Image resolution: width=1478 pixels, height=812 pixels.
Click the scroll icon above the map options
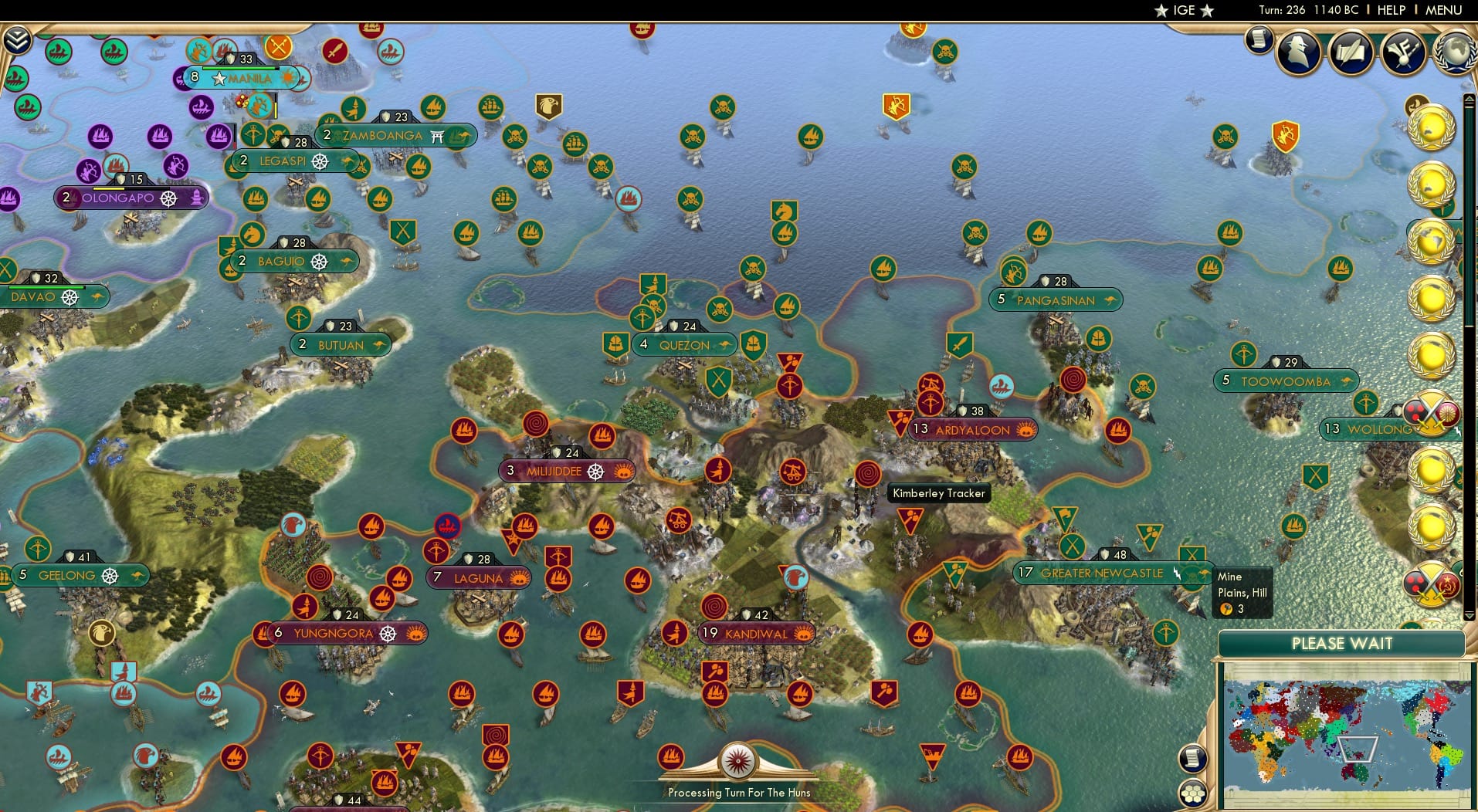[1192, 759]
